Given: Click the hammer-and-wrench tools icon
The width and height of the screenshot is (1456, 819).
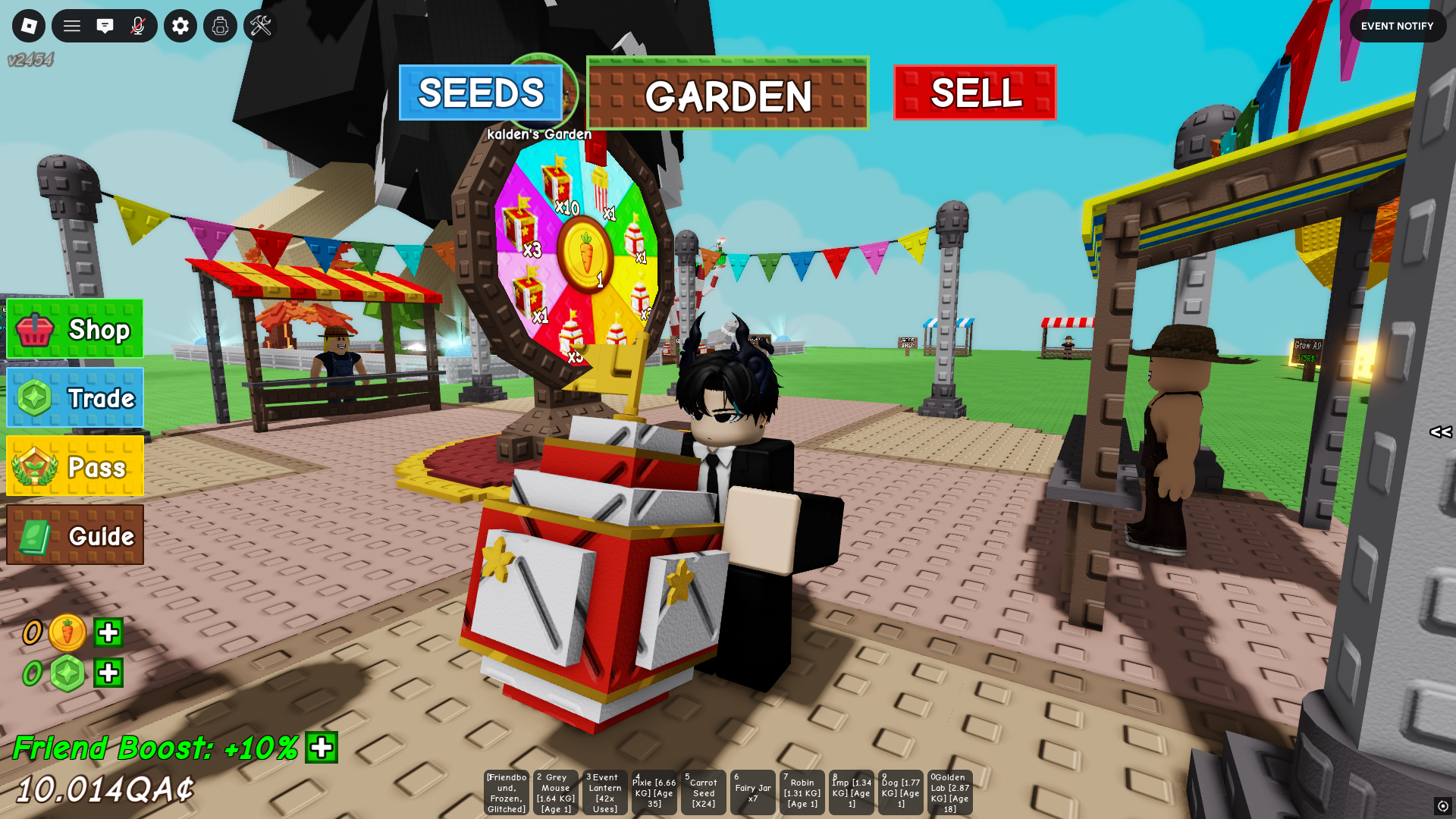Looking at the screenshot, I should 260,26.
